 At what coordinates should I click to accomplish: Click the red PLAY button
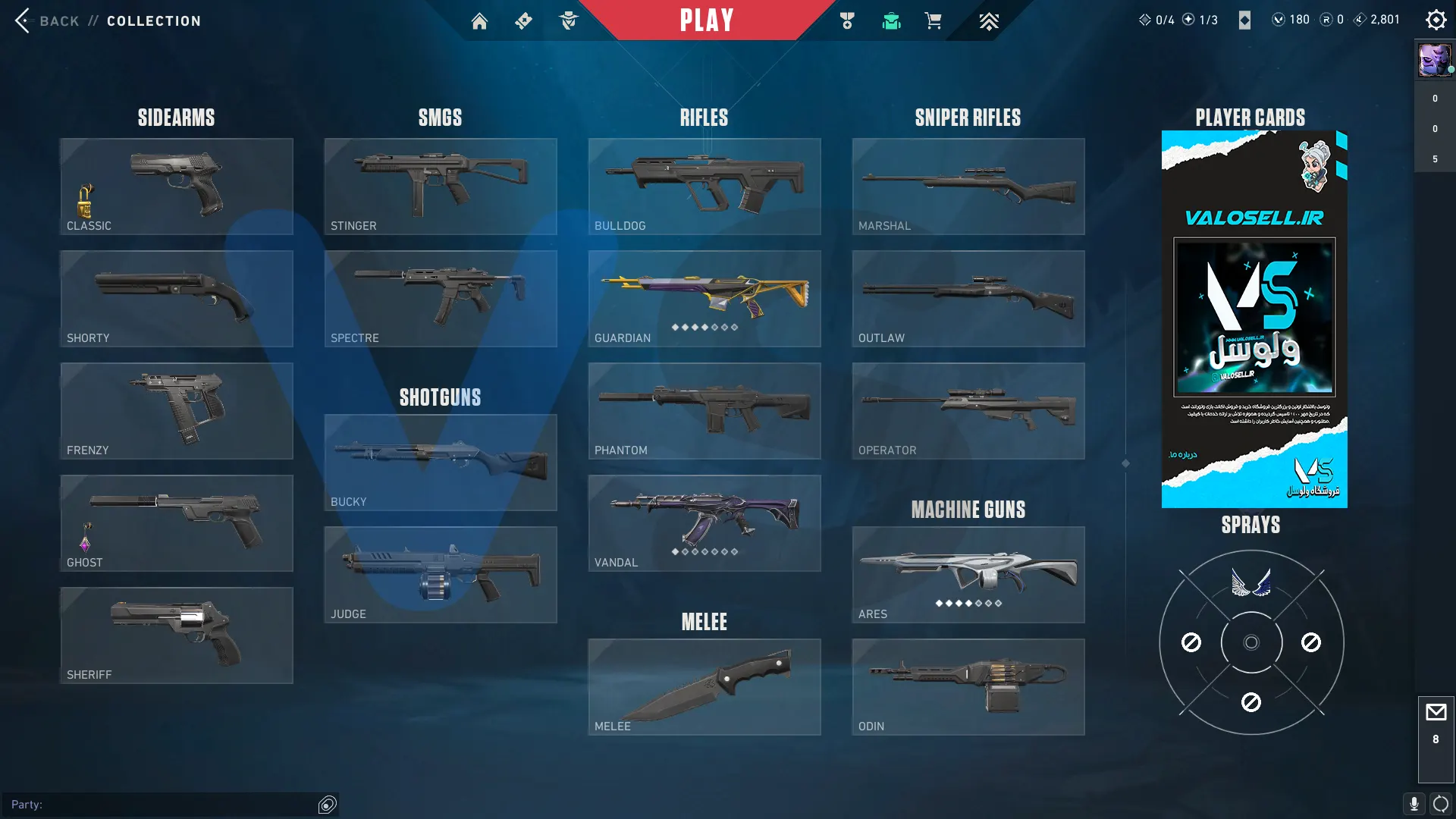[x=707, y=20]
